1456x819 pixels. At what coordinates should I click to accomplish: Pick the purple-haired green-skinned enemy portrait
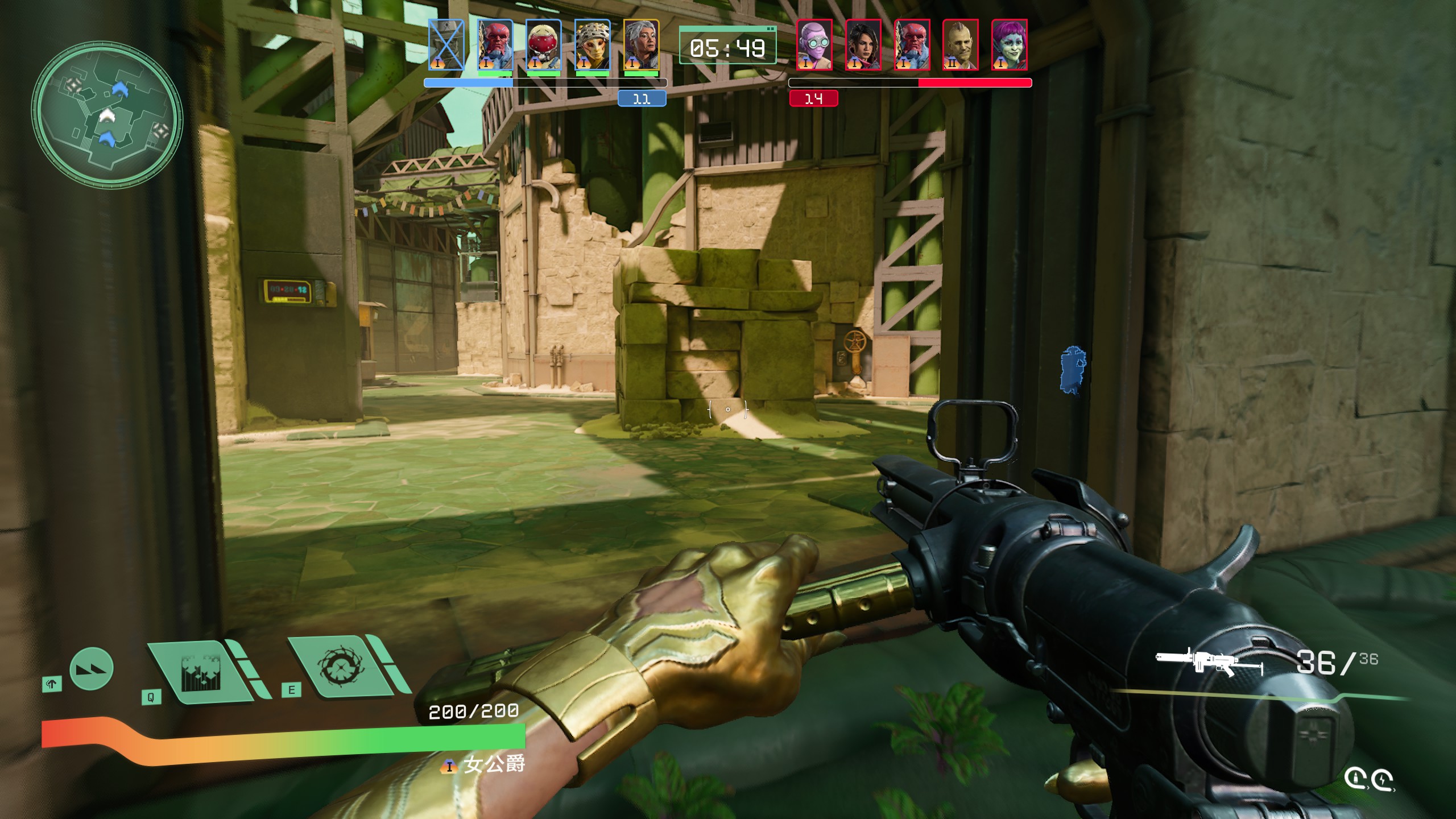[1009, 45]
